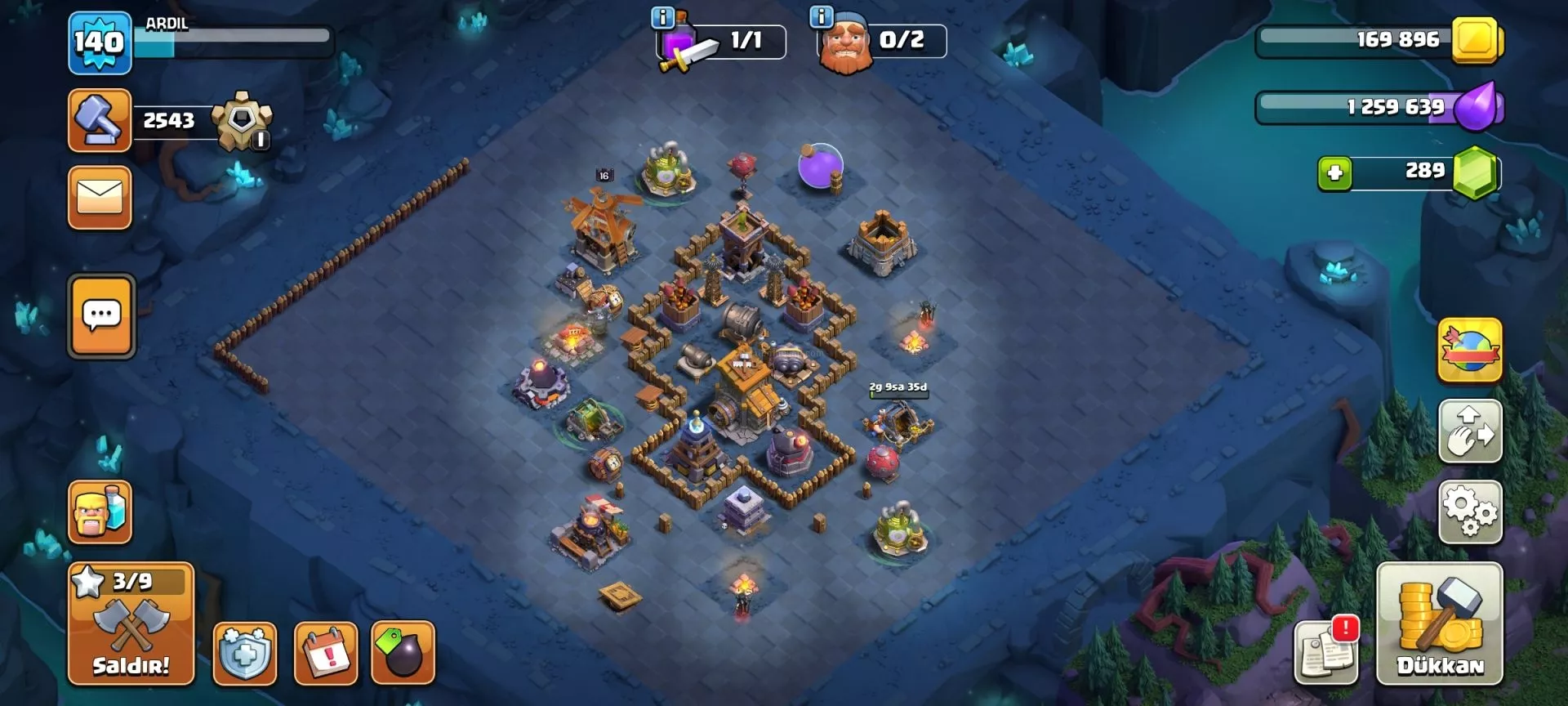The width and height of the screenshot is (1568, 706).
Task: Open the shield with plus icon
Action: pos(245,653)
